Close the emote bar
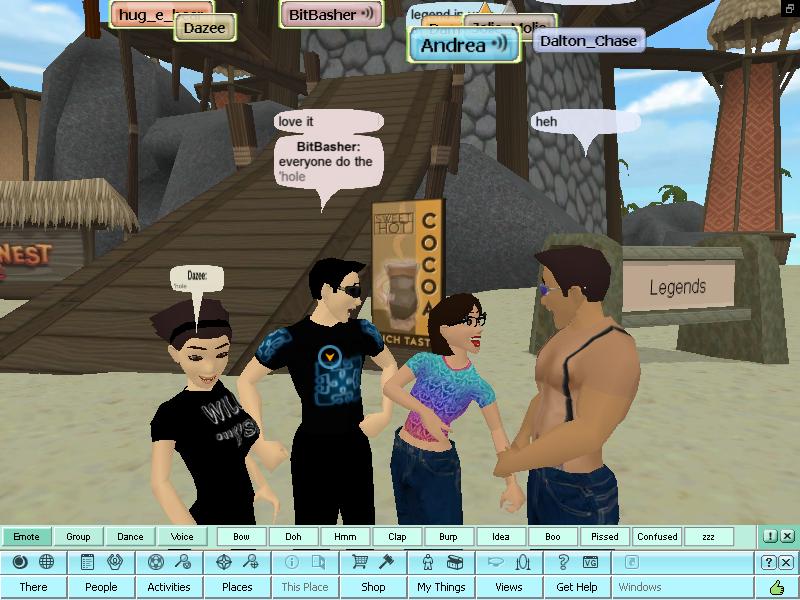 787,537
